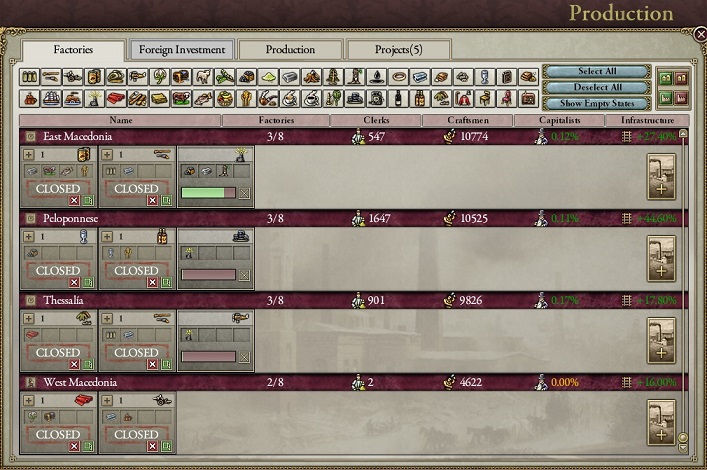Close the Production window
Screen dimensions: 707x470
(x=700, y=33)
